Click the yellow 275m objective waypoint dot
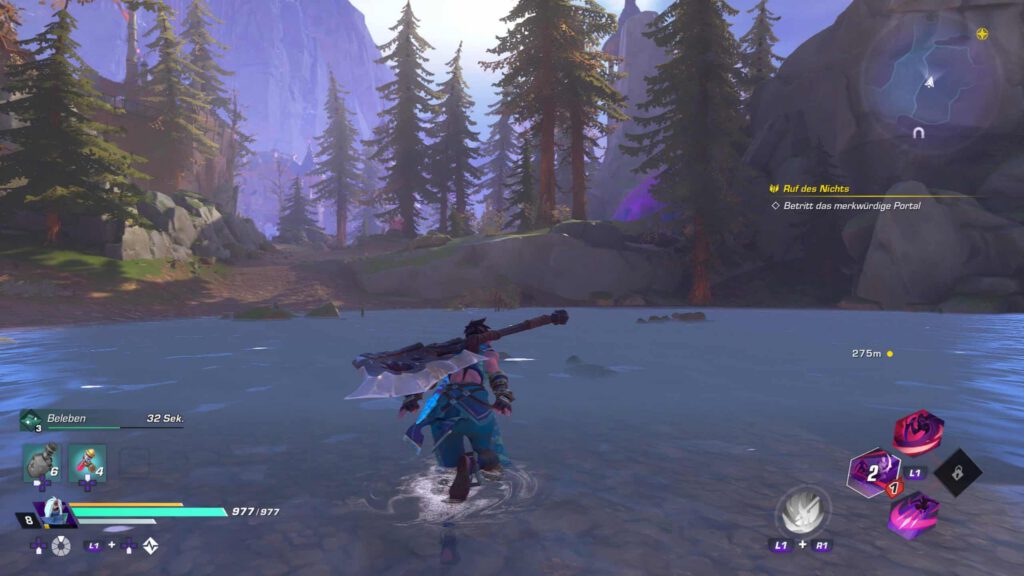The width and height of the screenshot is (1024, 576). coord(889,354)
